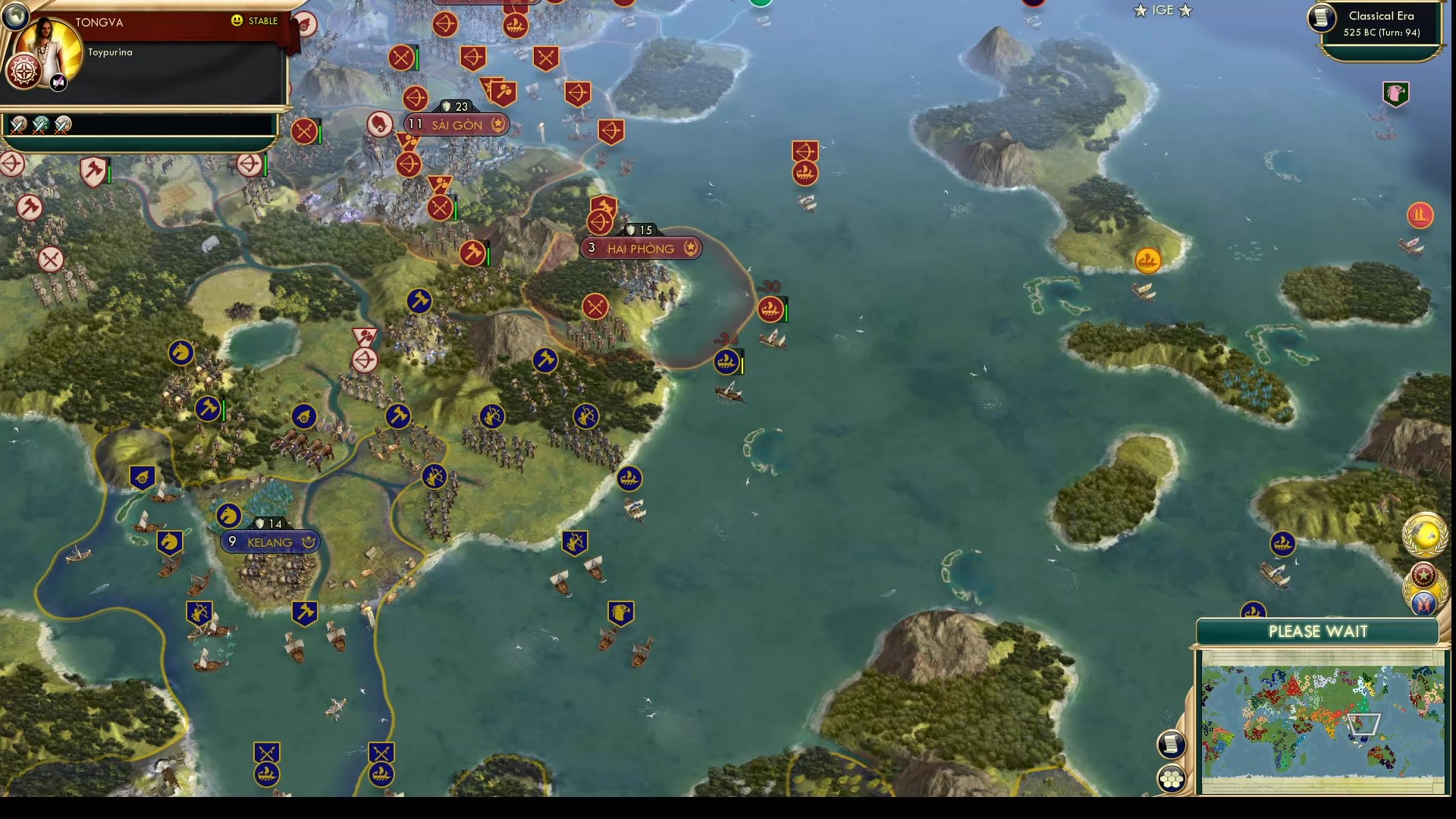Viewport: 1456px width, 819px height.
Task: Select the IGE editor stars at top
Action: click(1162, 11)
